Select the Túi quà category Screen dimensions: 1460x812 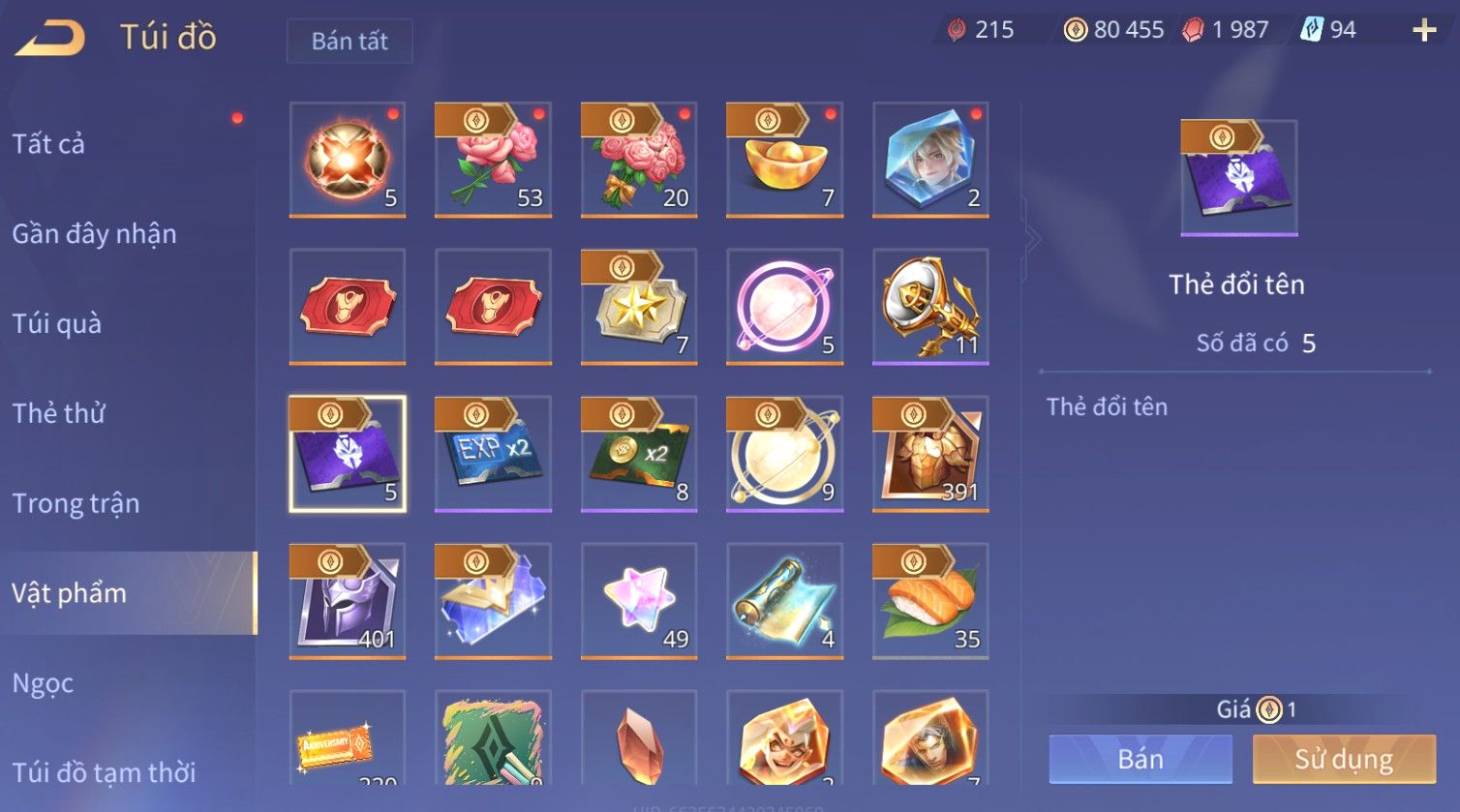[56, 324]
